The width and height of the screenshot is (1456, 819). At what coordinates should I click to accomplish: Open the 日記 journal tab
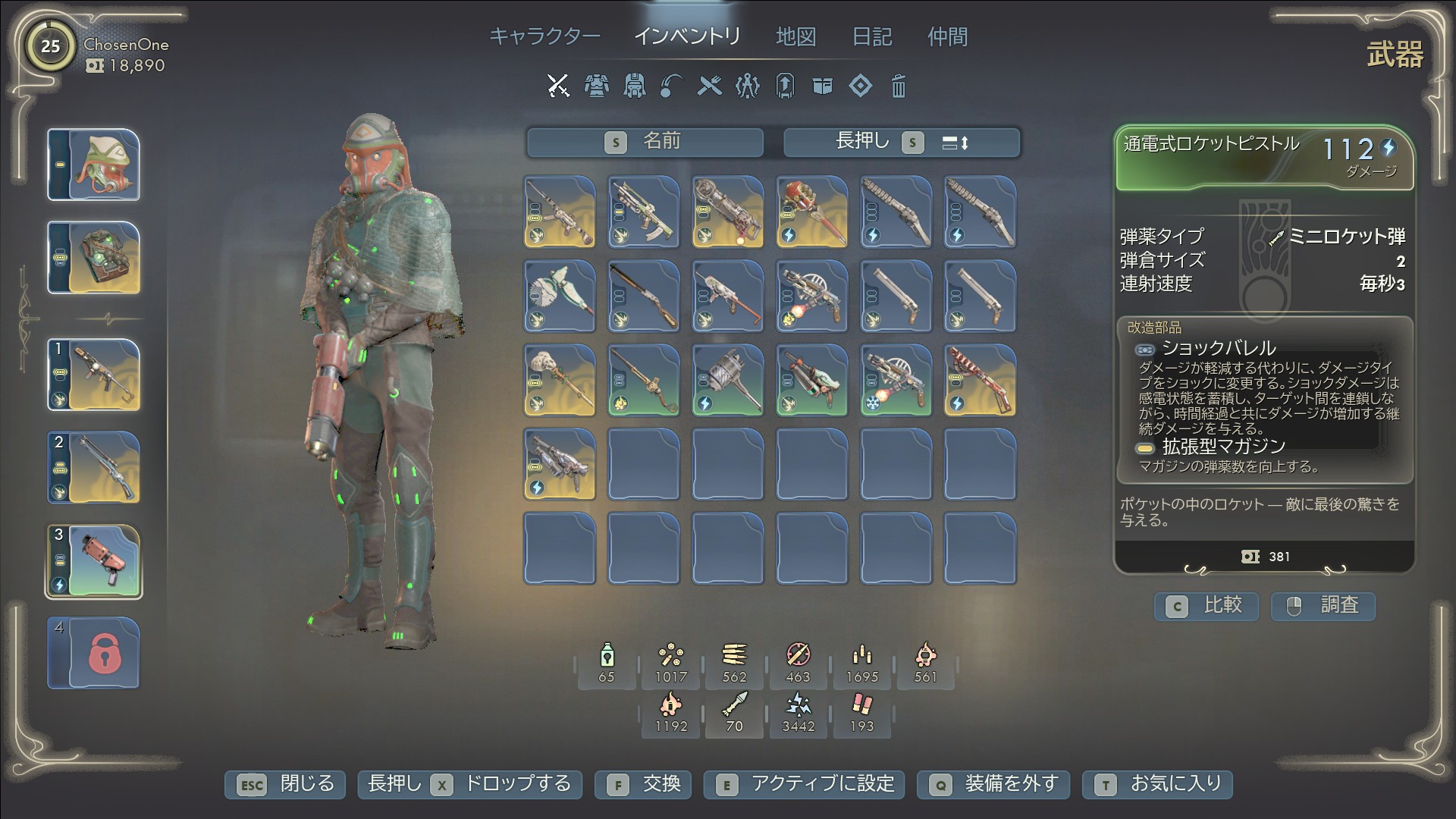872,36
